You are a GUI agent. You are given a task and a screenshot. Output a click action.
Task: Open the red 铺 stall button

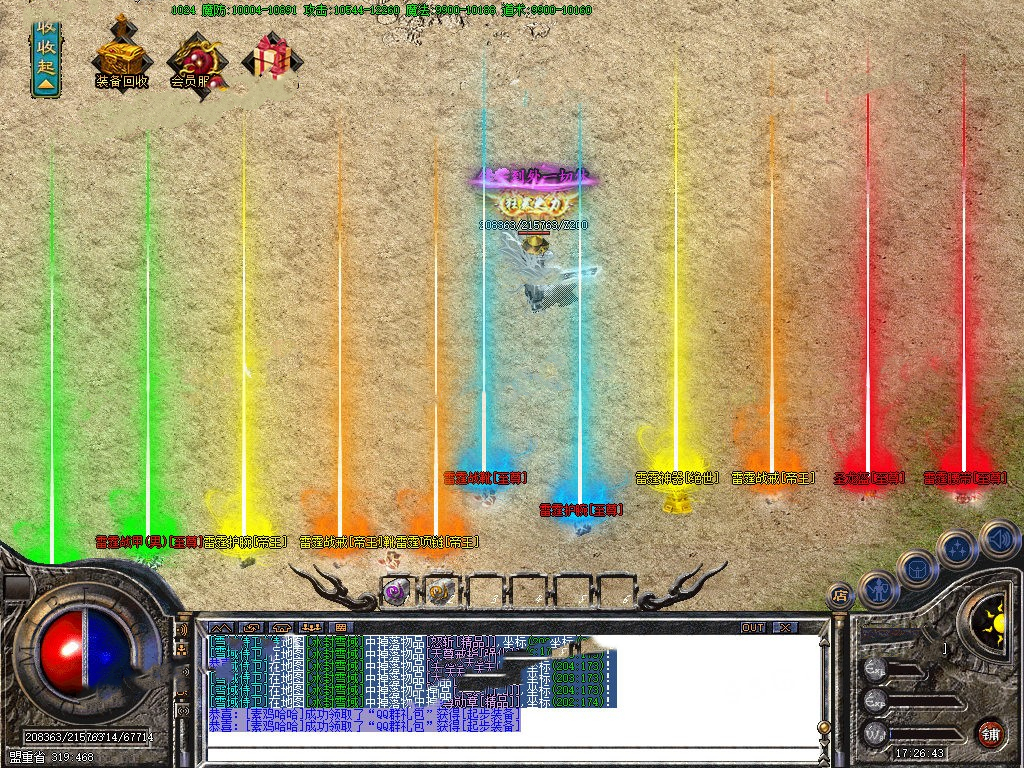990,732
